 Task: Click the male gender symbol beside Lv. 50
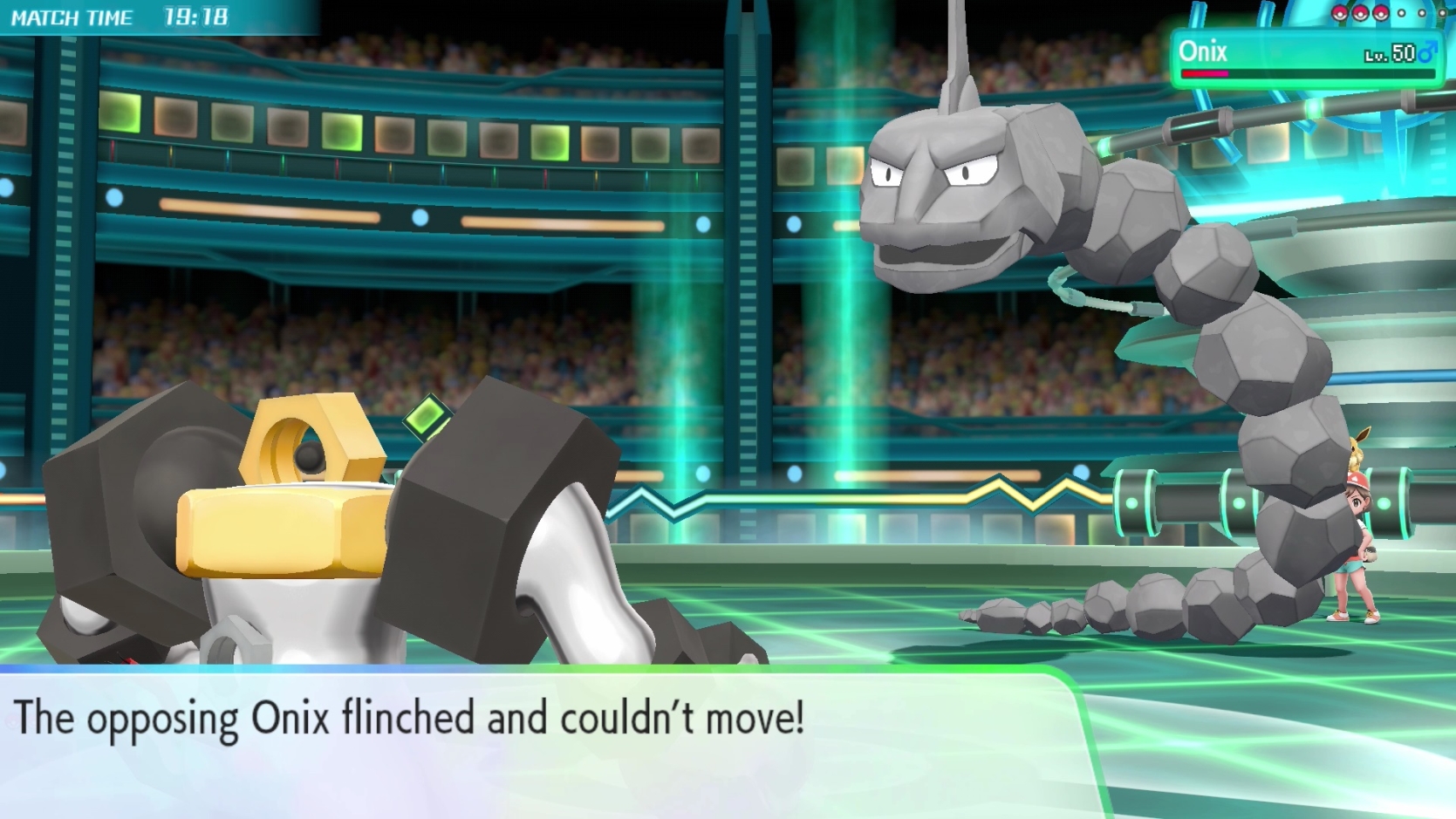pos(1428,51)
